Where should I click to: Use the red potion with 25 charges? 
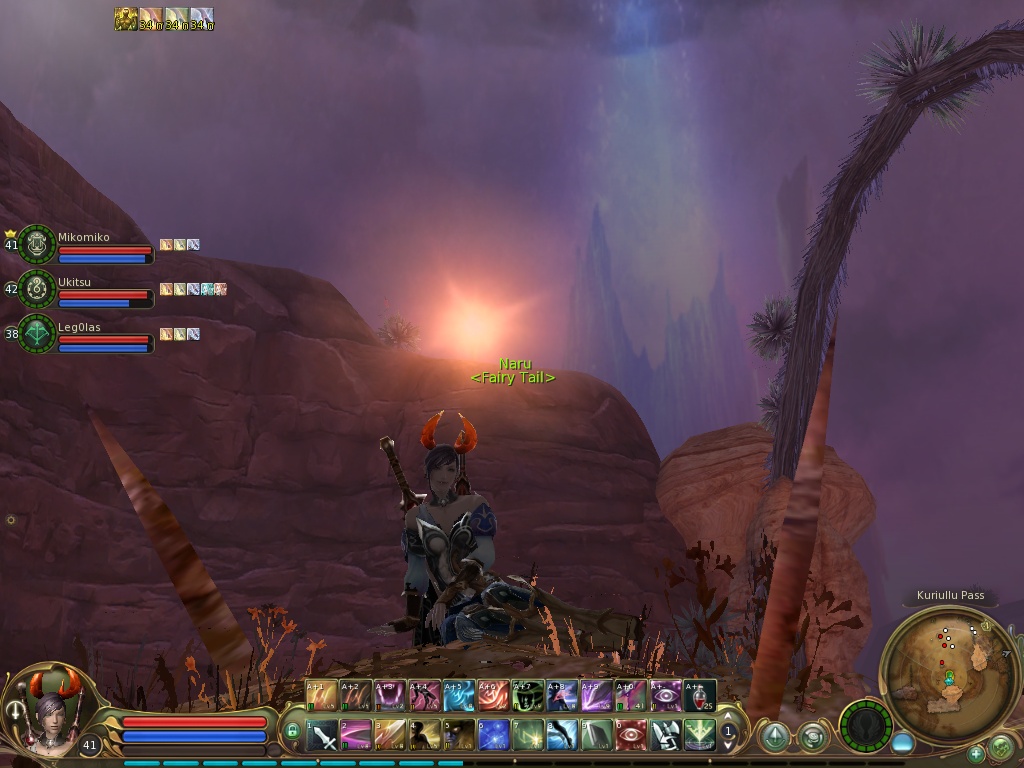click(700, 694)
